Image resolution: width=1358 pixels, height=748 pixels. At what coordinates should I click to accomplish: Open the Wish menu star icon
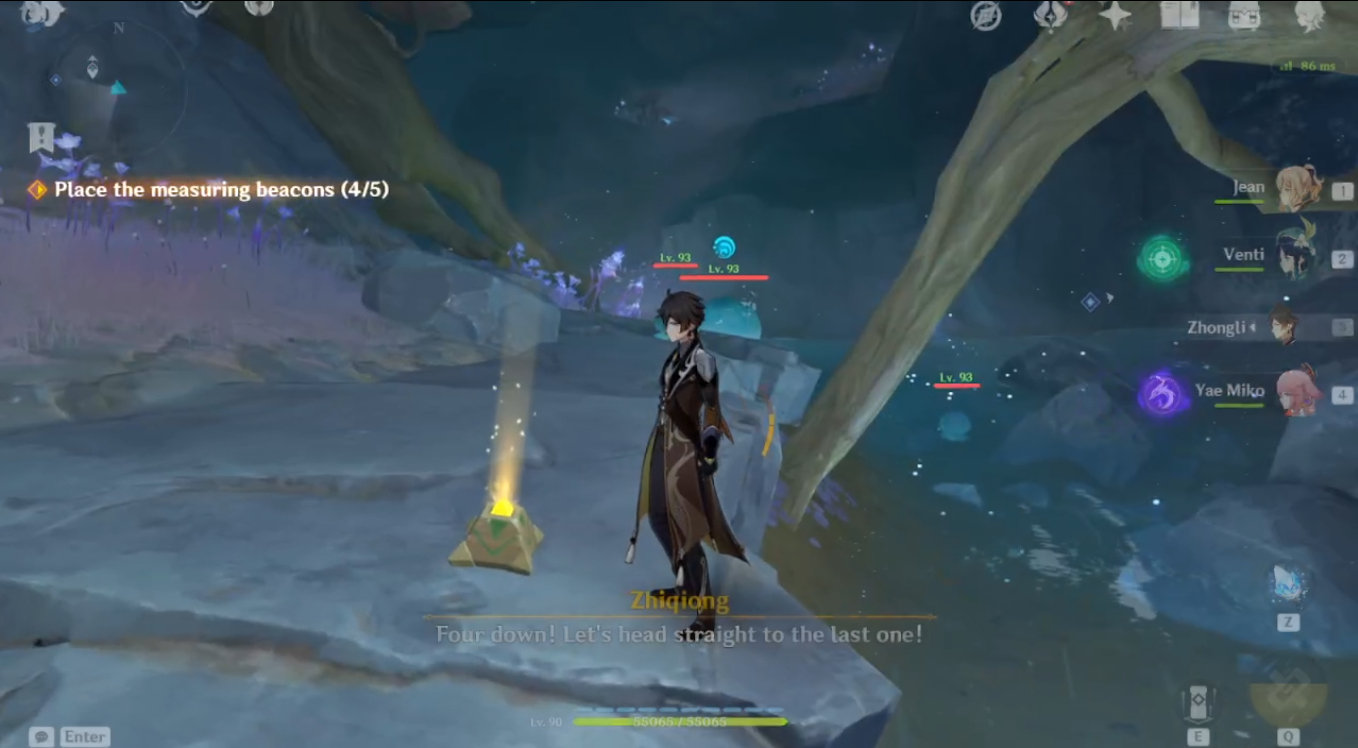click(x=1115, y=15)
